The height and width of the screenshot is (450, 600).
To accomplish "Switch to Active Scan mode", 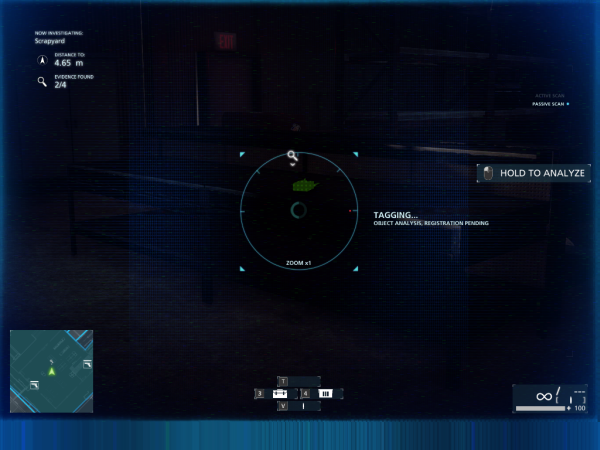I will 551,96.
